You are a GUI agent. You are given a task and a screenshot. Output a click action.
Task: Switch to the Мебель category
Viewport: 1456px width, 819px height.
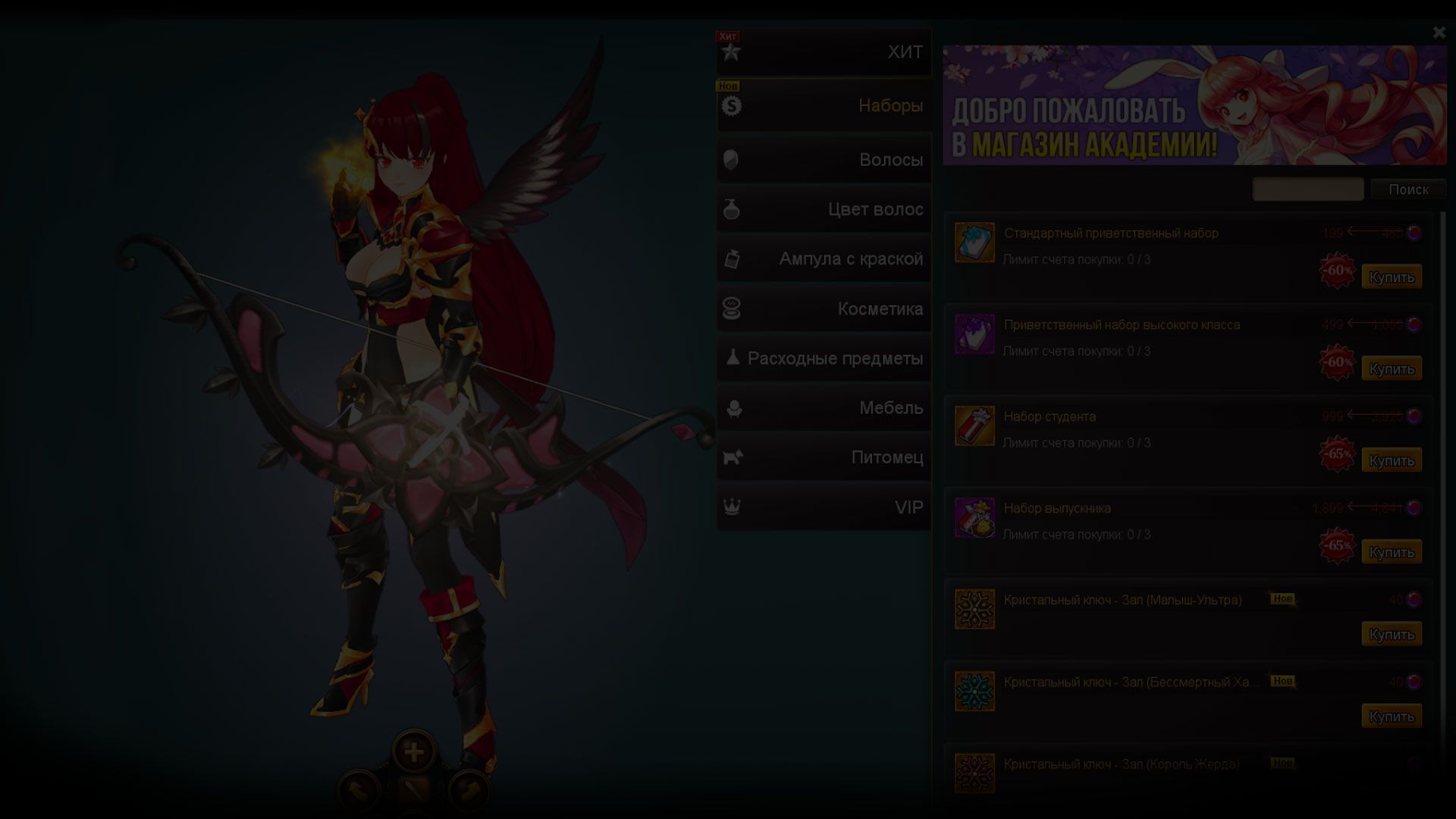tap(824, 408)
